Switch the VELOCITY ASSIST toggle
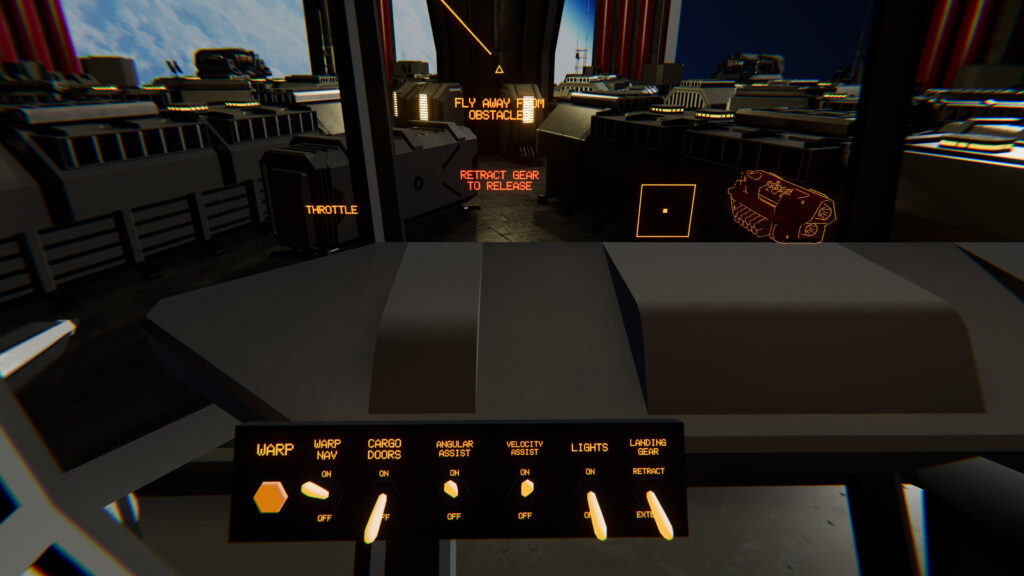The height and width of the screenshot is (576, 1024). 524,489
